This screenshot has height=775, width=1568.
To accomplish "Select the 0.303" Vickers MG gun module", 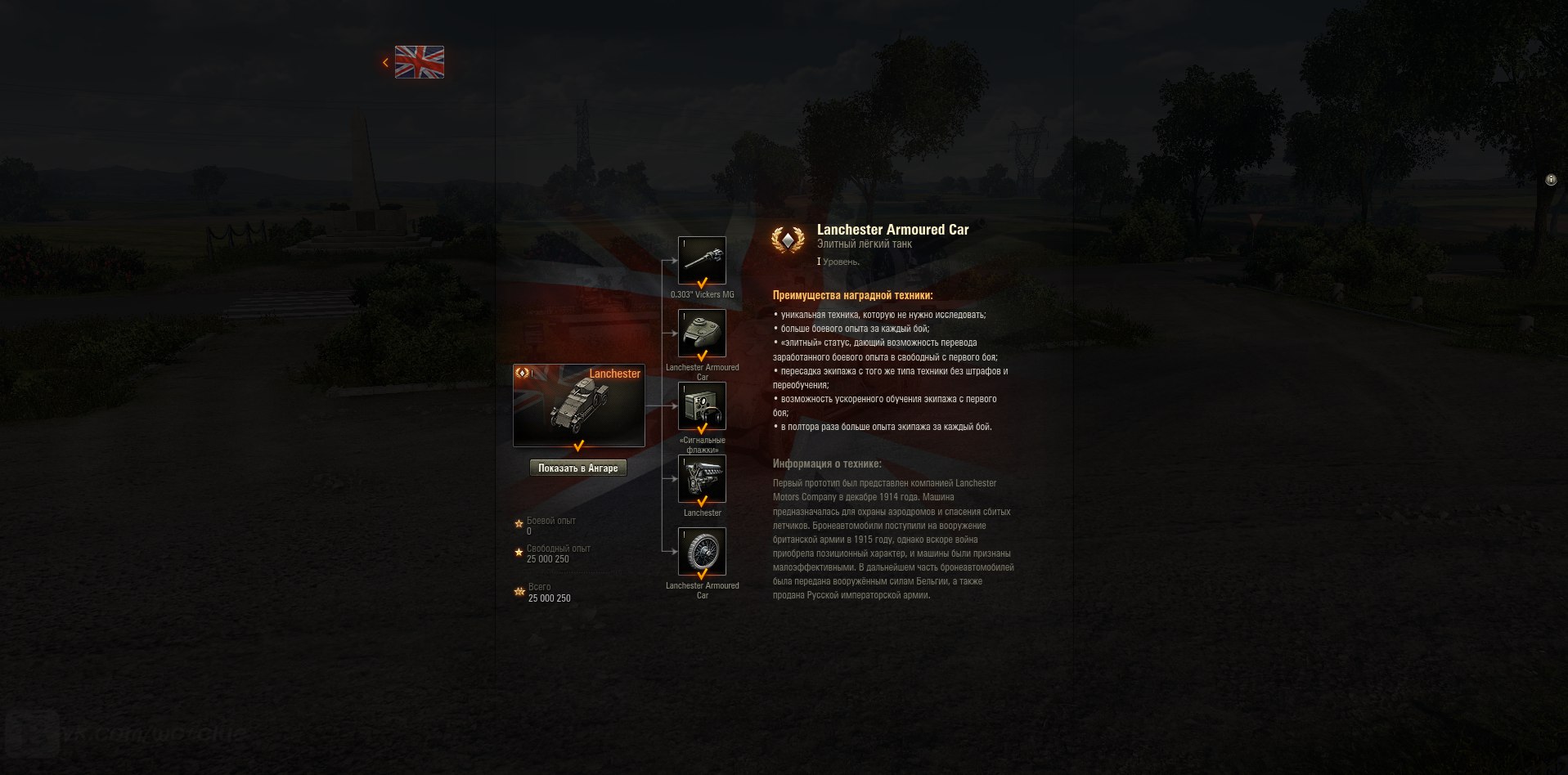I will pyautogui.click(x=702, y=261).
